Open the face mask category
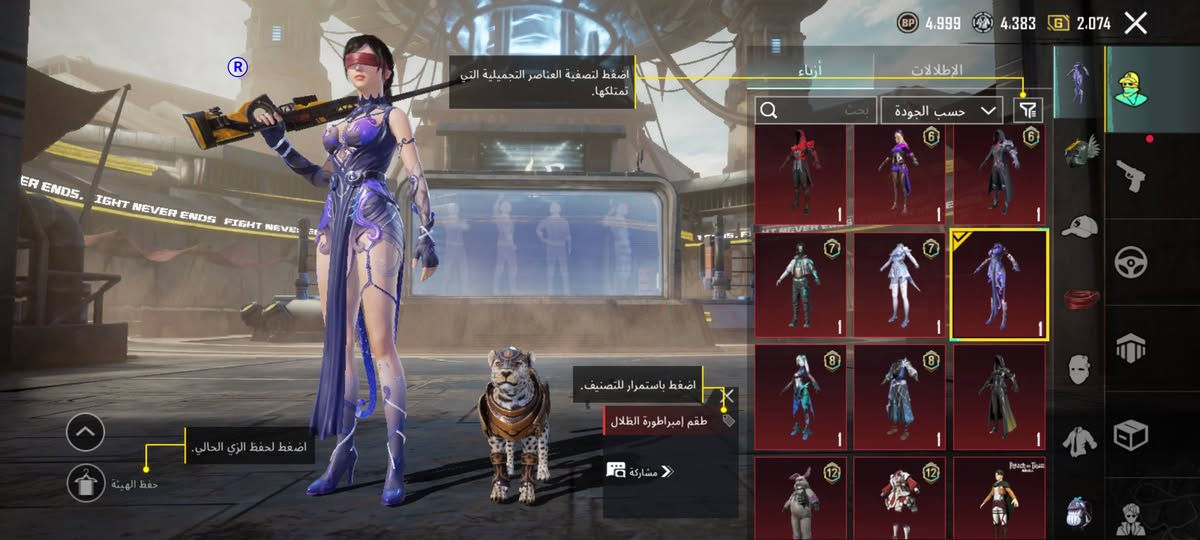Image resolution: width=1200 pixels, height=540 pixels. 1079,370
